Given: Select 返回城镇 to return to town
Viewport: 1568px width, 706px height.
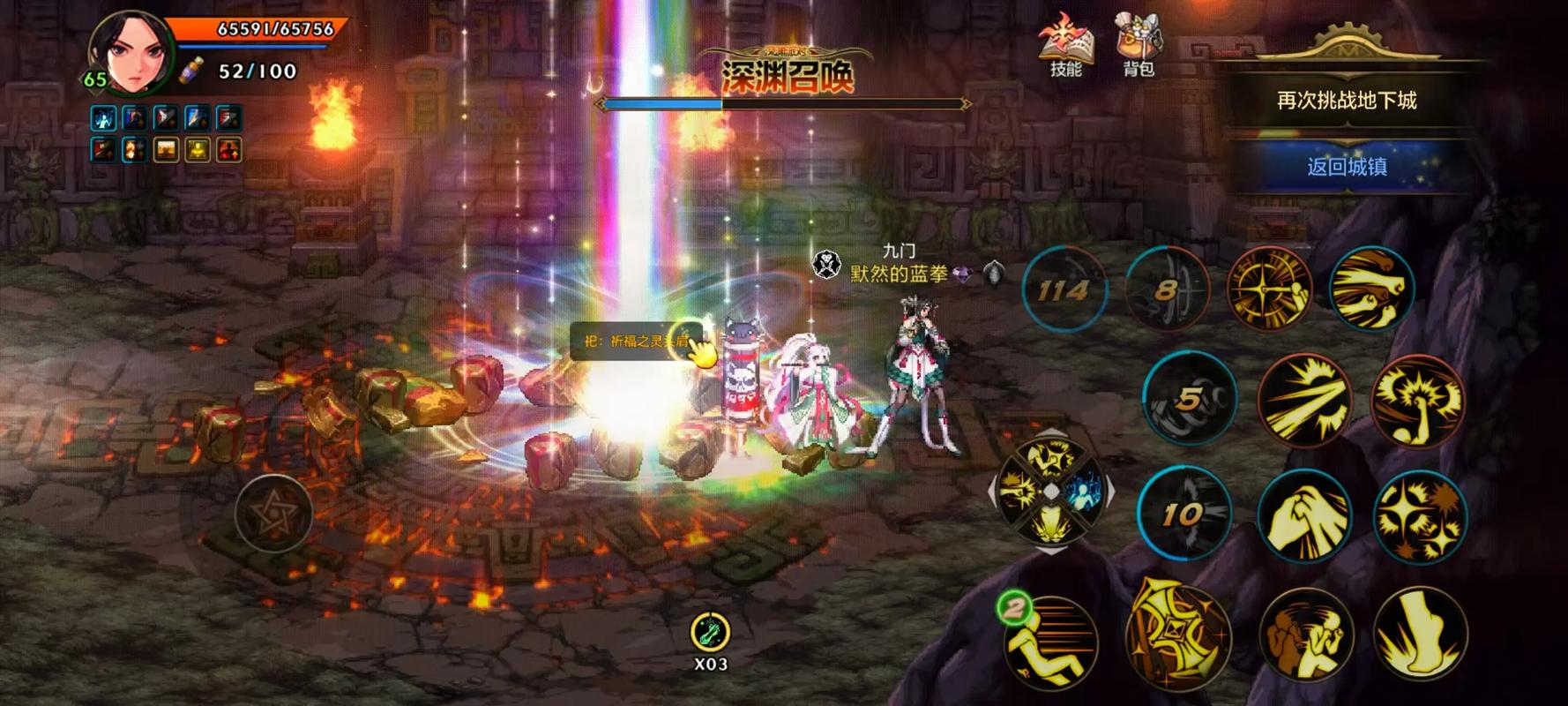Looking at the screenshot, I should coord(1347,166).
